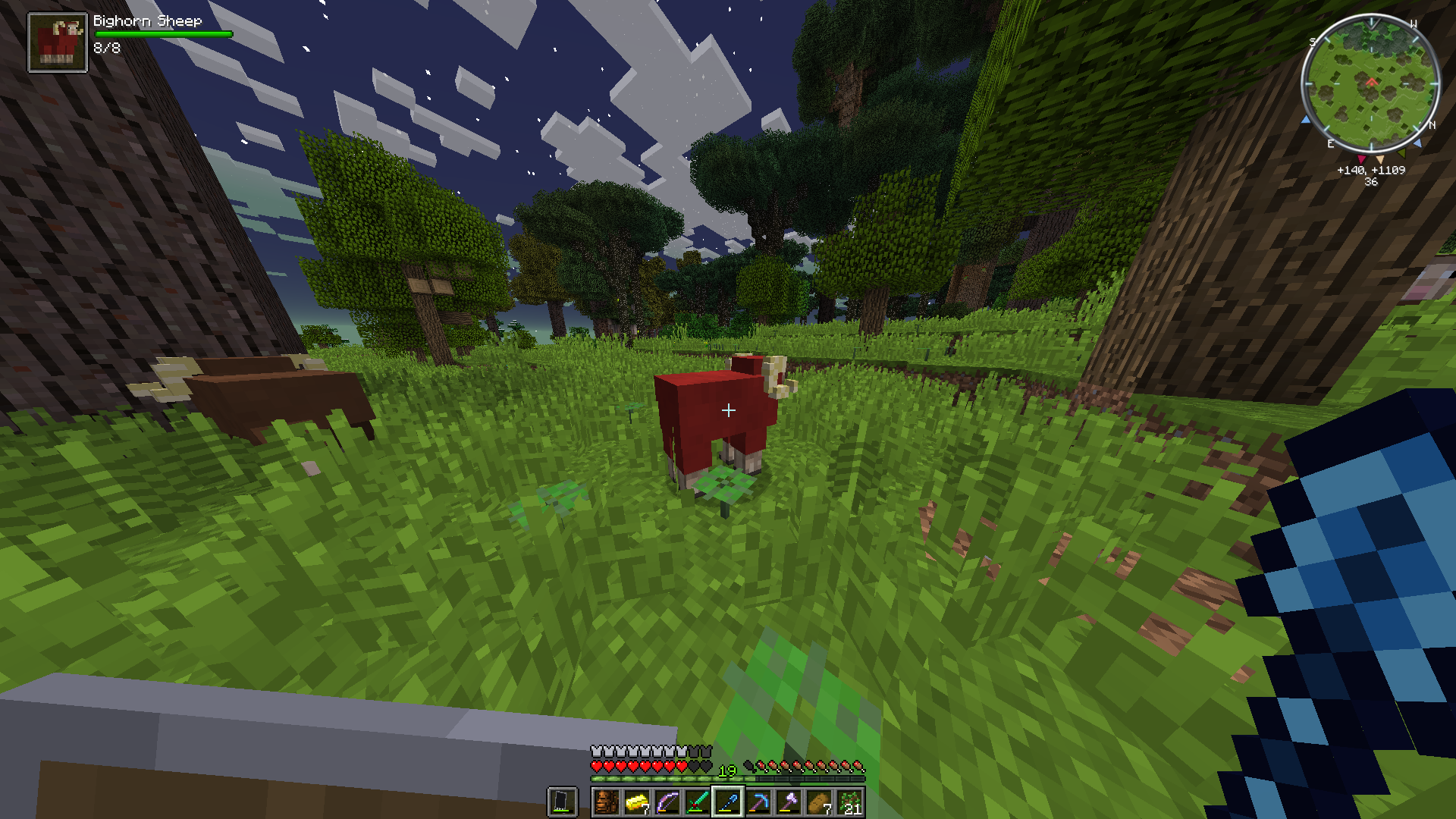Toggle the off-hand item slot
The image size is (1456, 819).
(x=562, y=802)
